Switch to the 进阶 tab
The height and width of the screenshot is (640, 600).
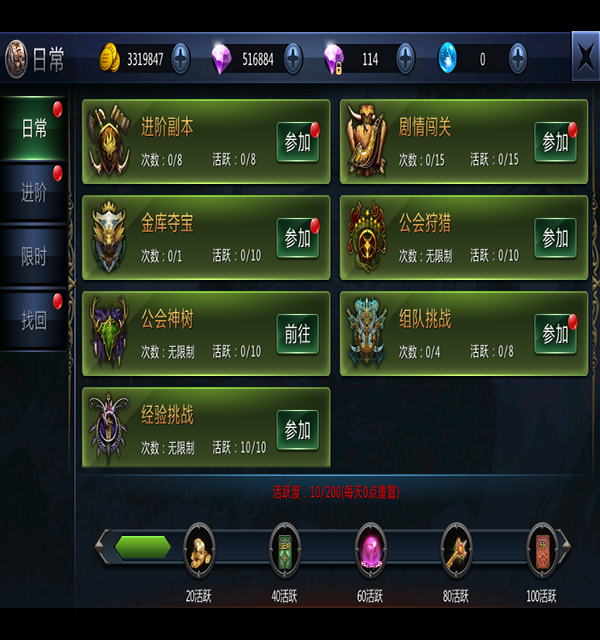tap(35, 193)
